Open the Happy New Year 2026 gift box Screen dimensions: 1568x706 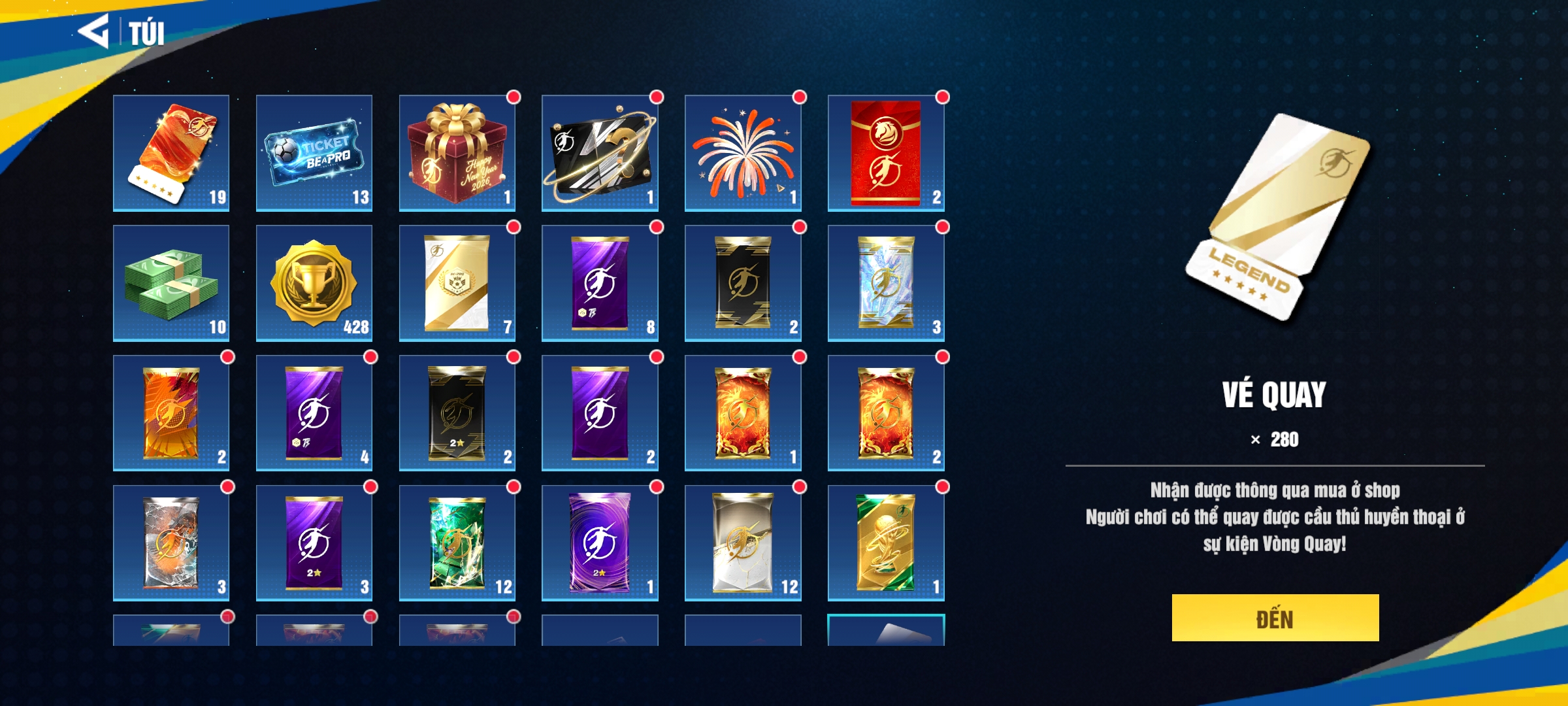[457, 153]
